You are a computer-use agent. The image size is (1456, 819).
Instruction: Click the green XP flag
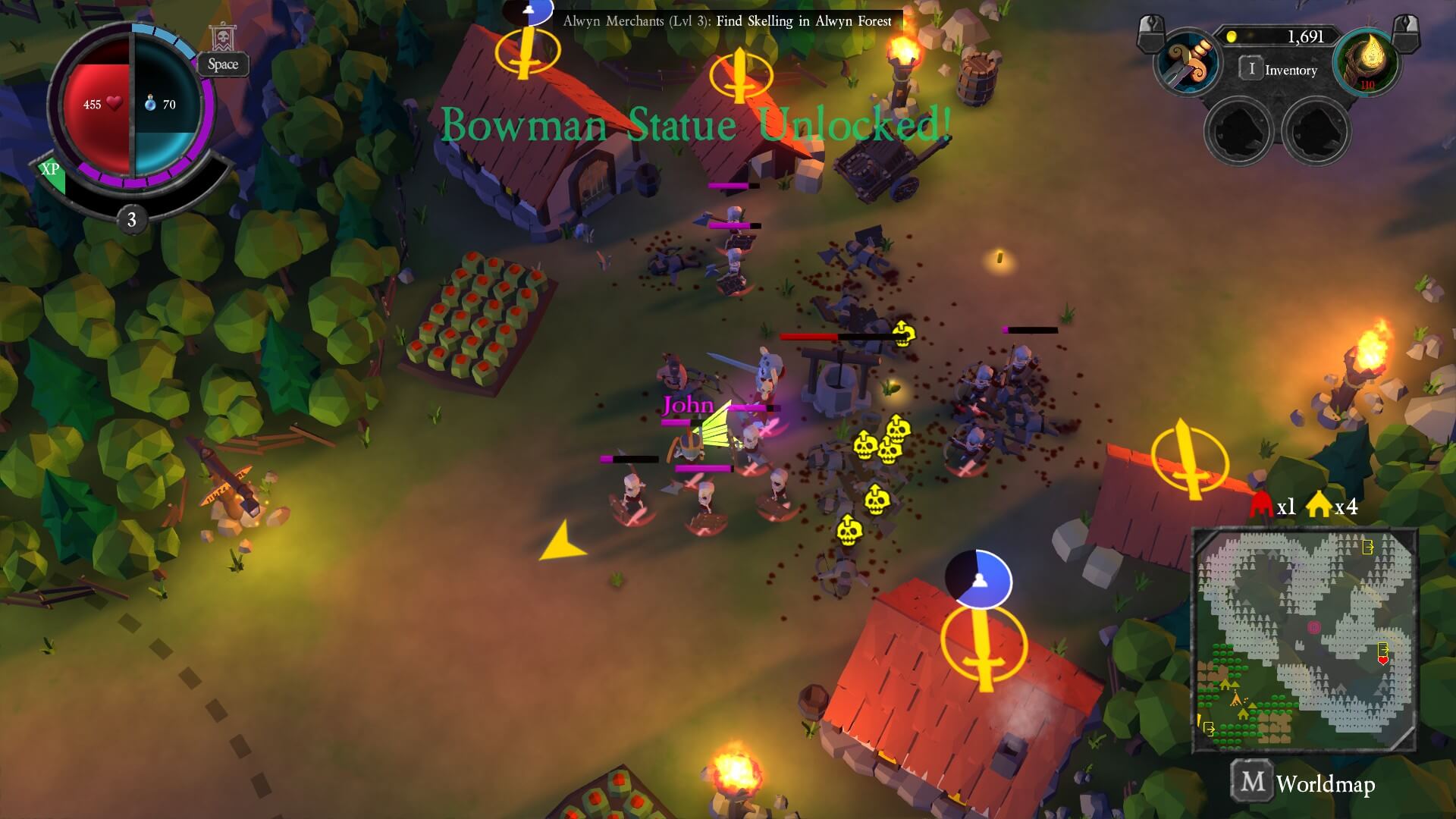pyautogui.click(x=52, y=174)
